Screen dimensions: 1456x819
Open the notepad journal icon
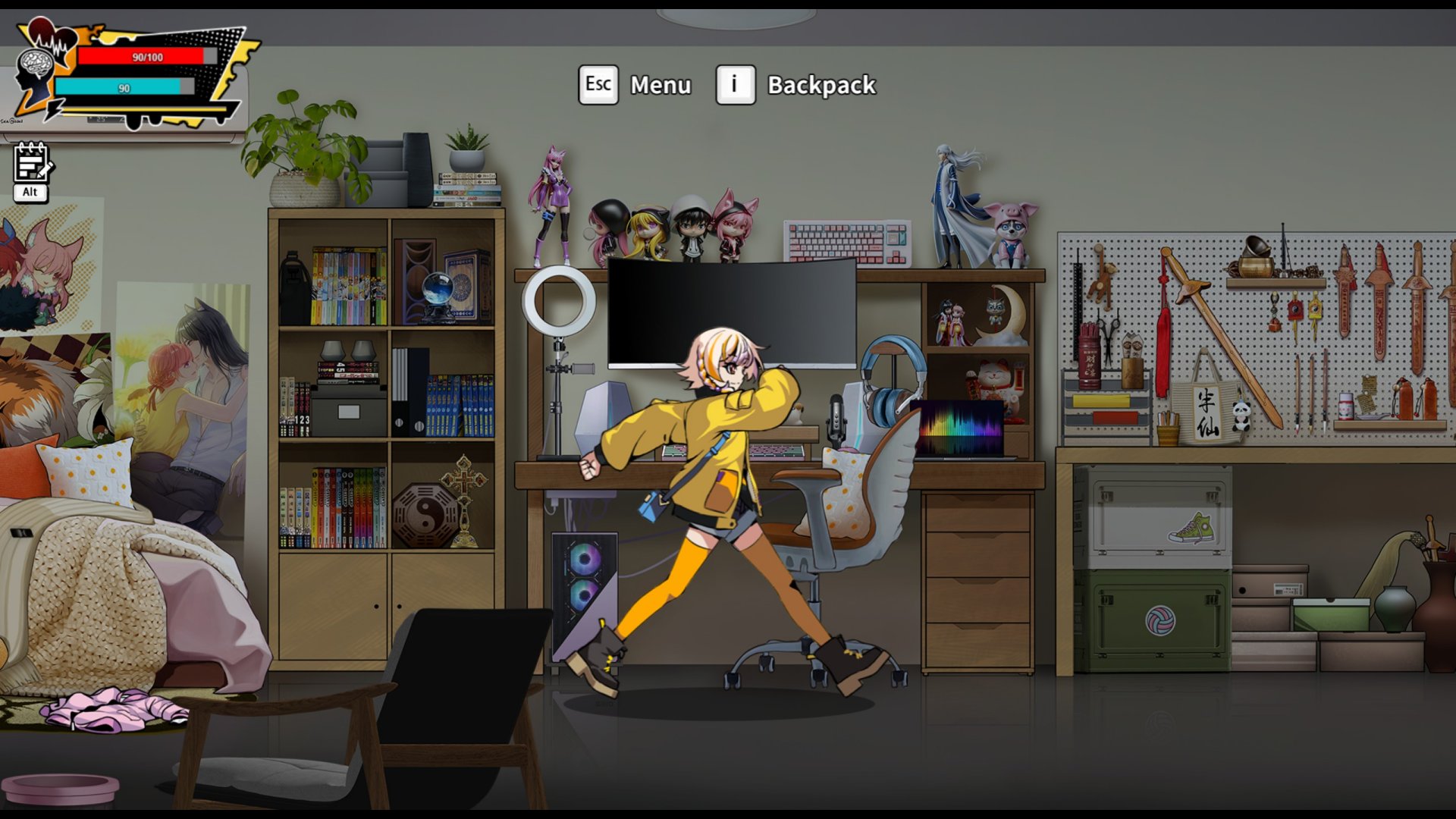tap(31, 163)
